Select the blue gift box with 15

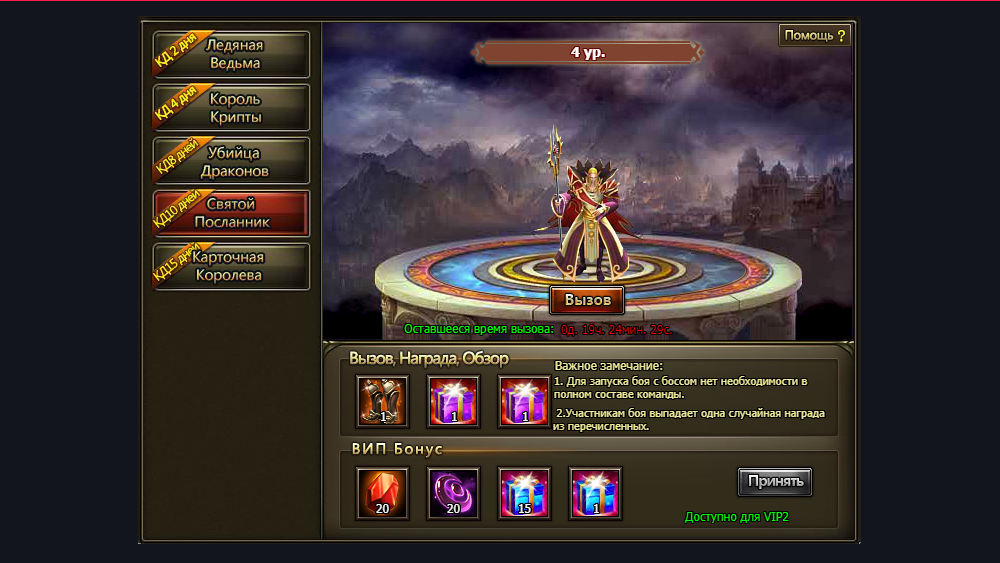(x=524, y=493)
